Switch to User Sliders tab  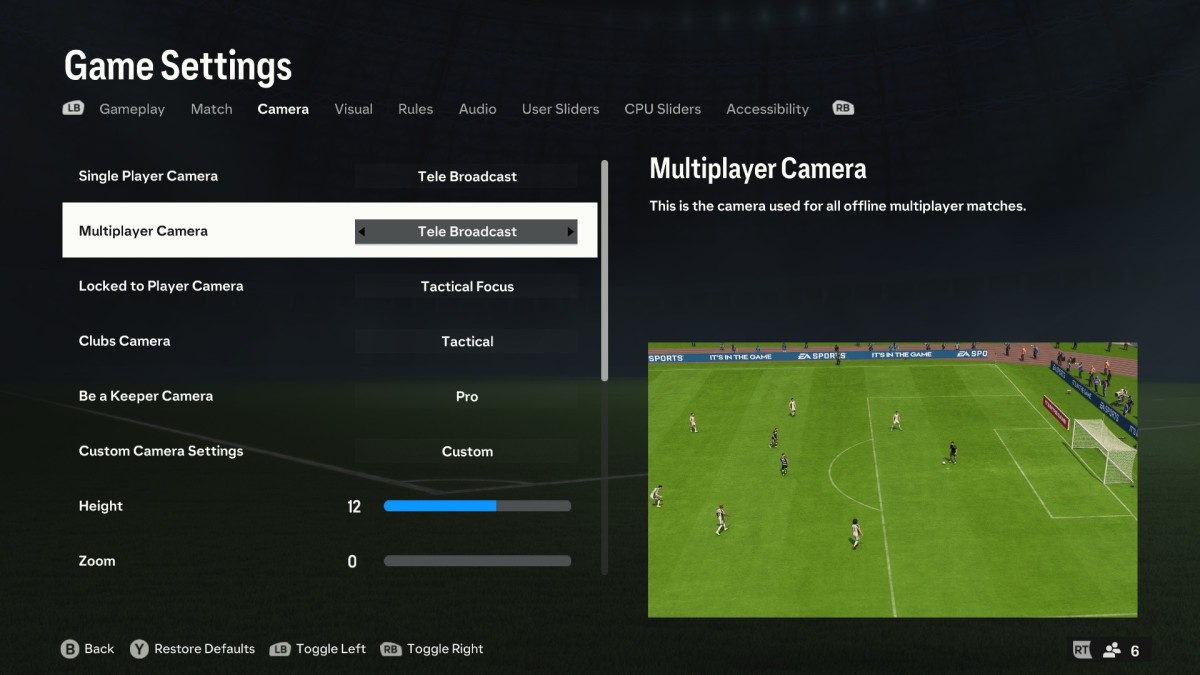click(560, 109)
